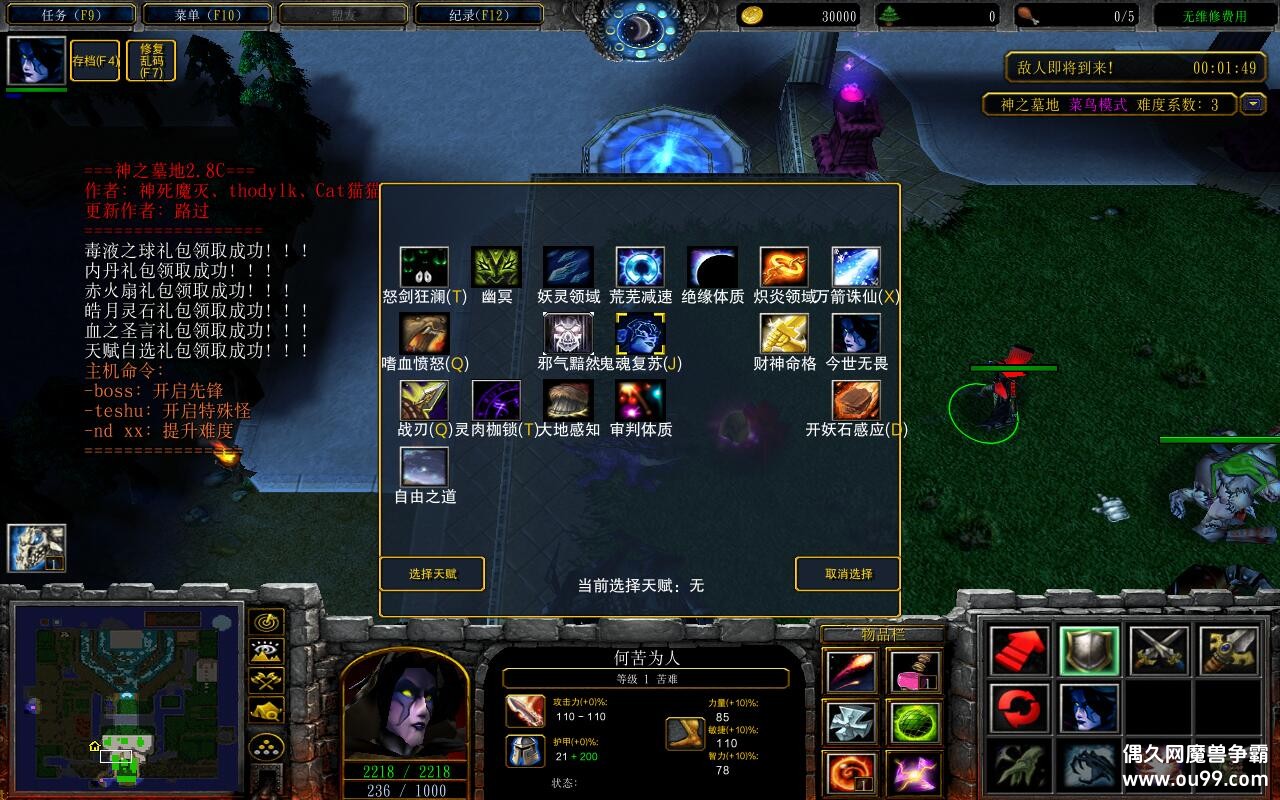This screenshot has height=800, width=1280.
Task: Collapse the 神之墓地 scoreboard dropdown arrow
Action: coord(1252,104)
